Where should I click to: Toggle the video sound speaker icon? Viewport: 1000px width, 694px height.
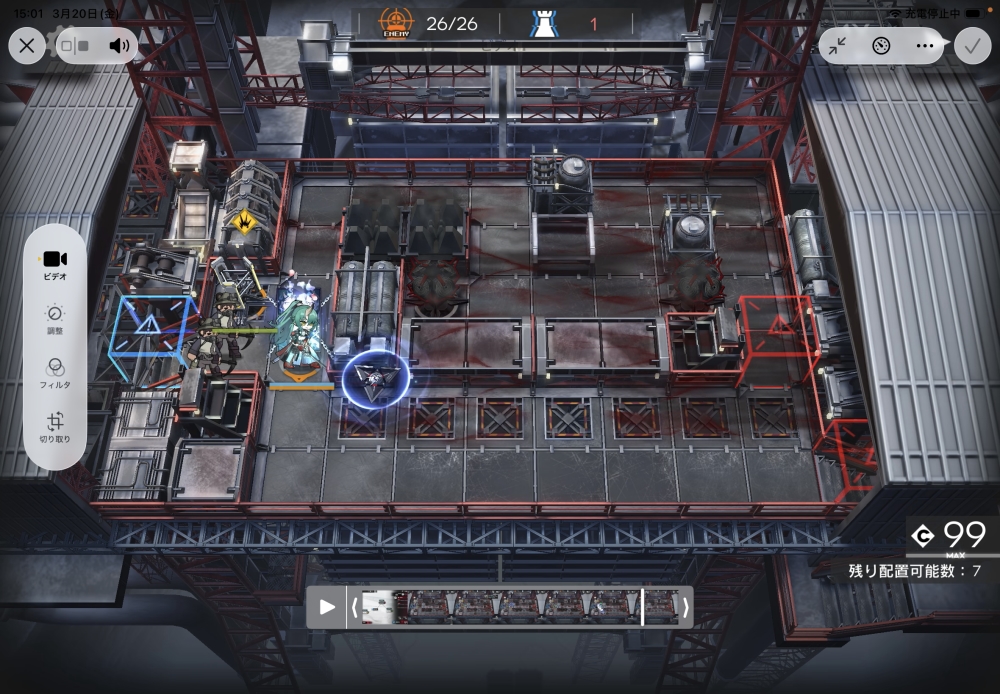click(120, 45)
